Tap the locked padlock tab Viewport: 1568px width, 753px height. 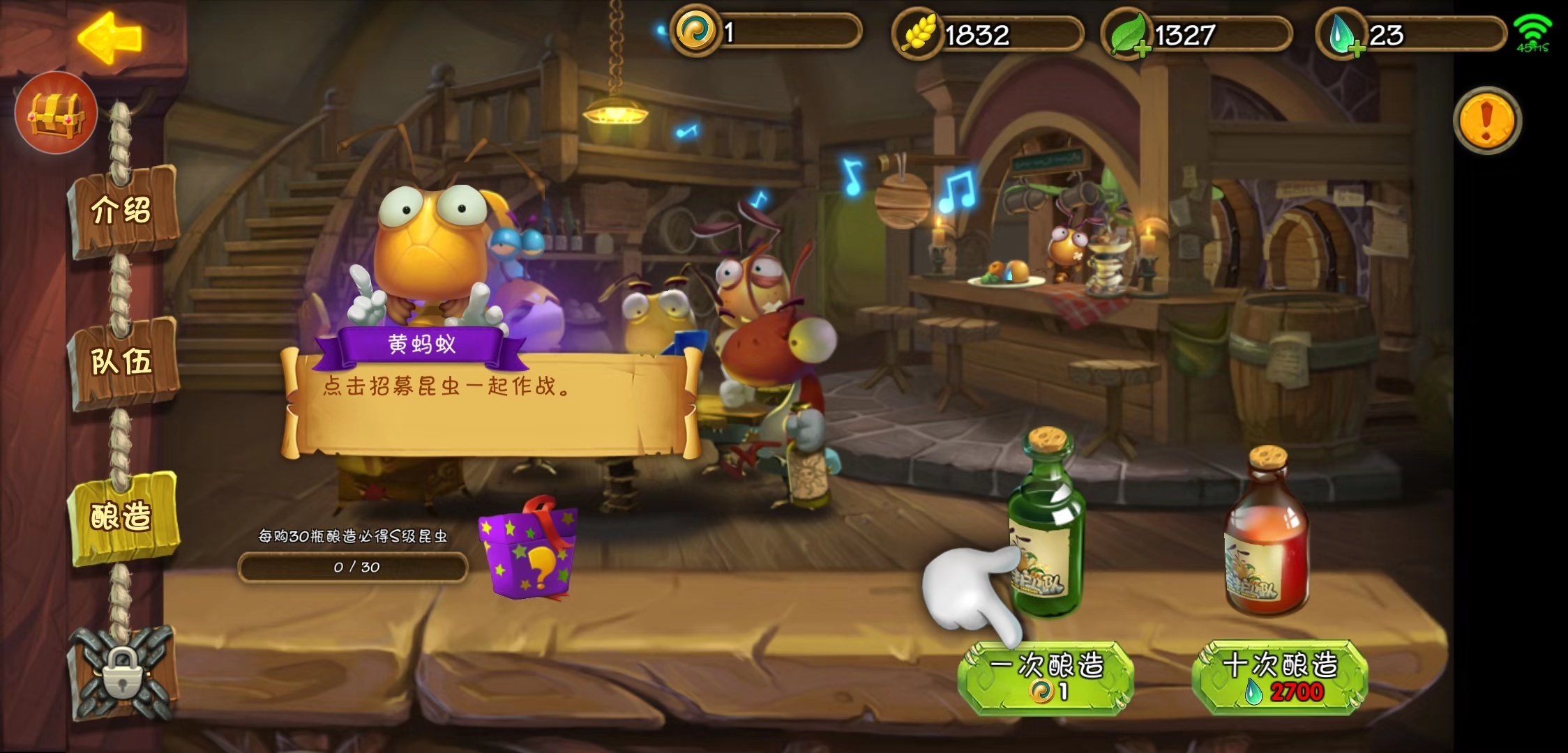pos(123,672)
